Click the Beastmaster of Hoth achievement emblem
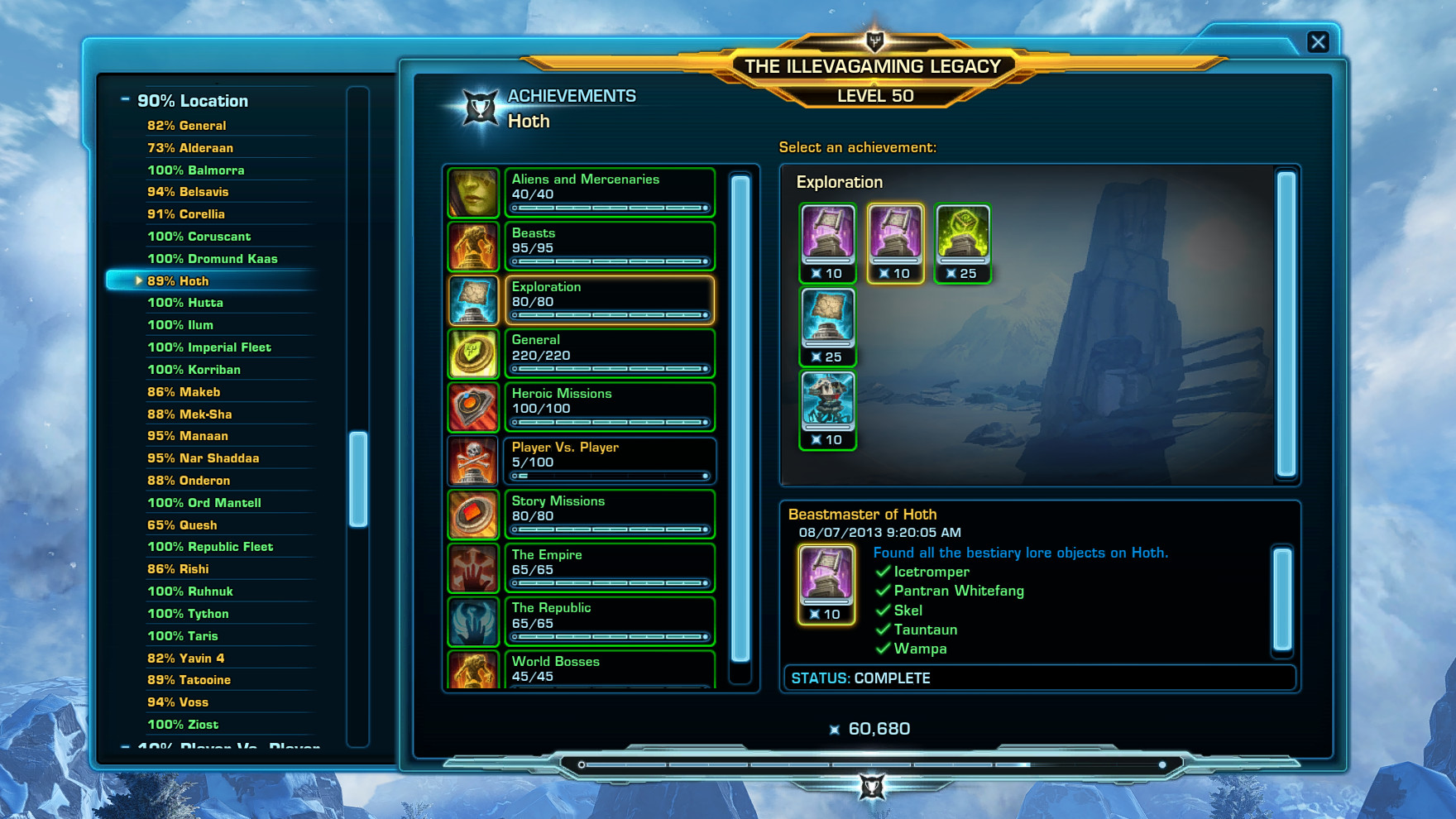The width and height of the screenshot is (1456, 819). coord(825,581)
